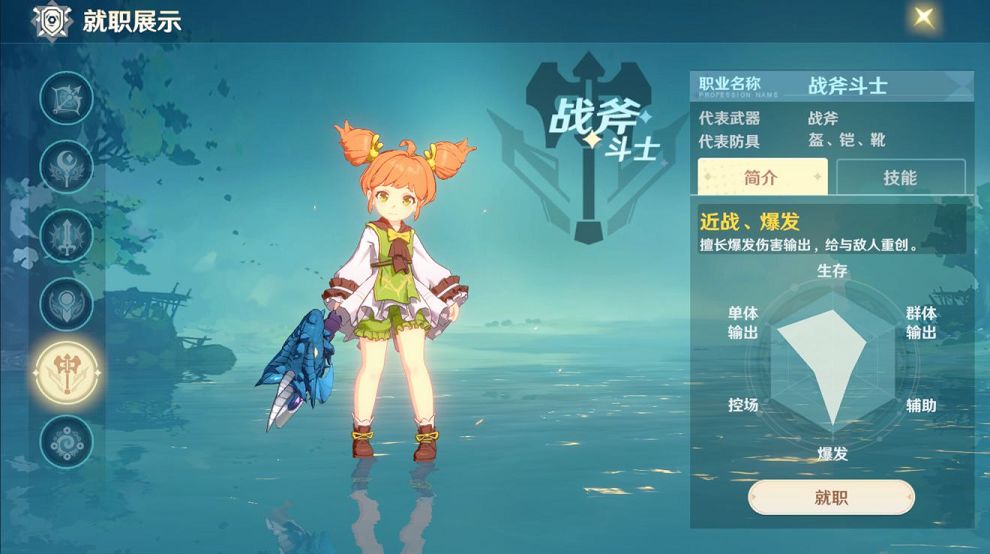
Task: Select the bow archer class icon
Action: [66, 98]
